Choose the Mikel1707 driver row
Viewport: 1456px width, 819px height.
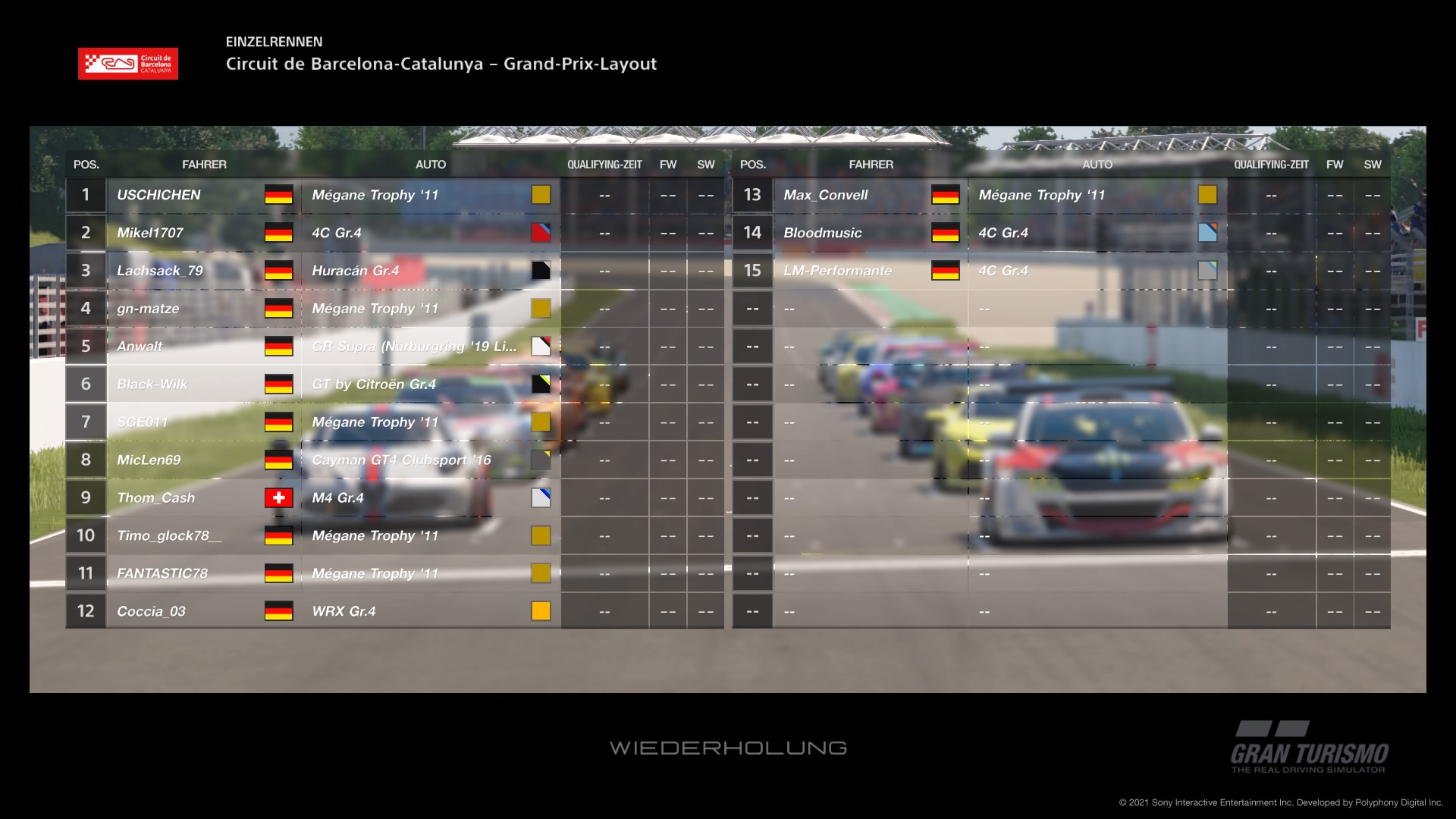(x=150, y=233)
